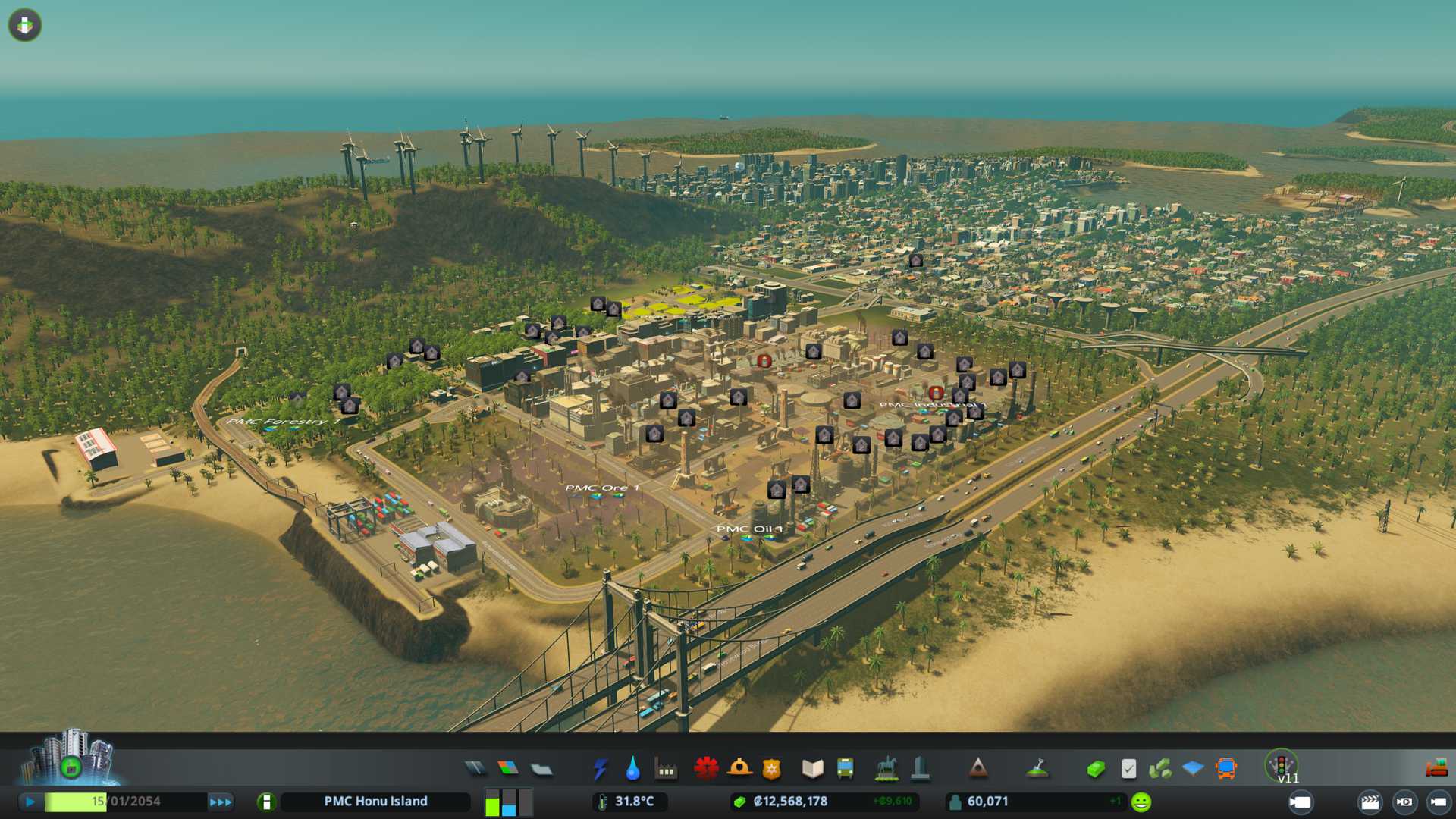Open the Roads build menu
The height and width of the screenshot is (819, 1456).
tap(475, 769)
